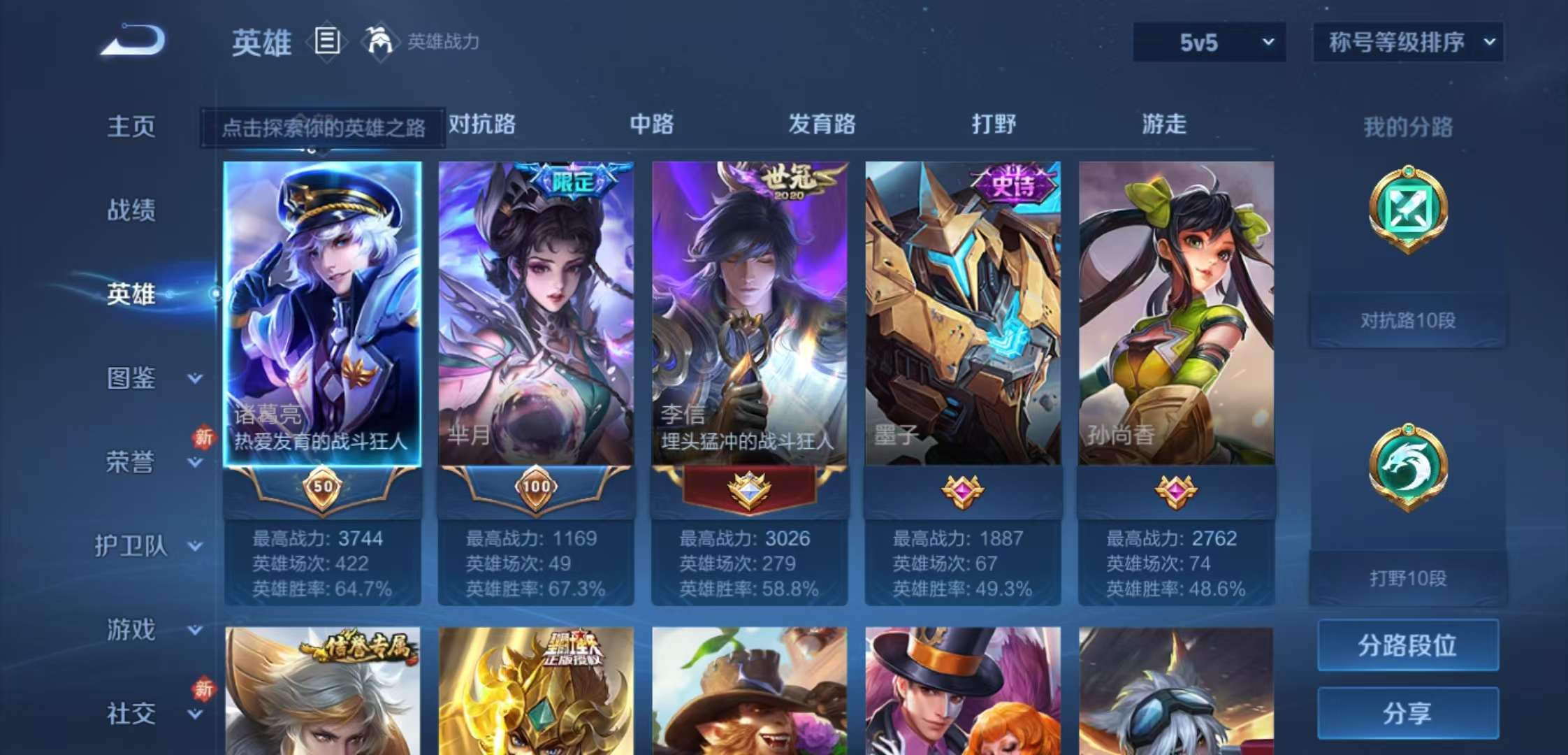Open the 5v5 mode dropdown
The width and height of the screenshot is (1568, 755).
tap(1209, 42)
